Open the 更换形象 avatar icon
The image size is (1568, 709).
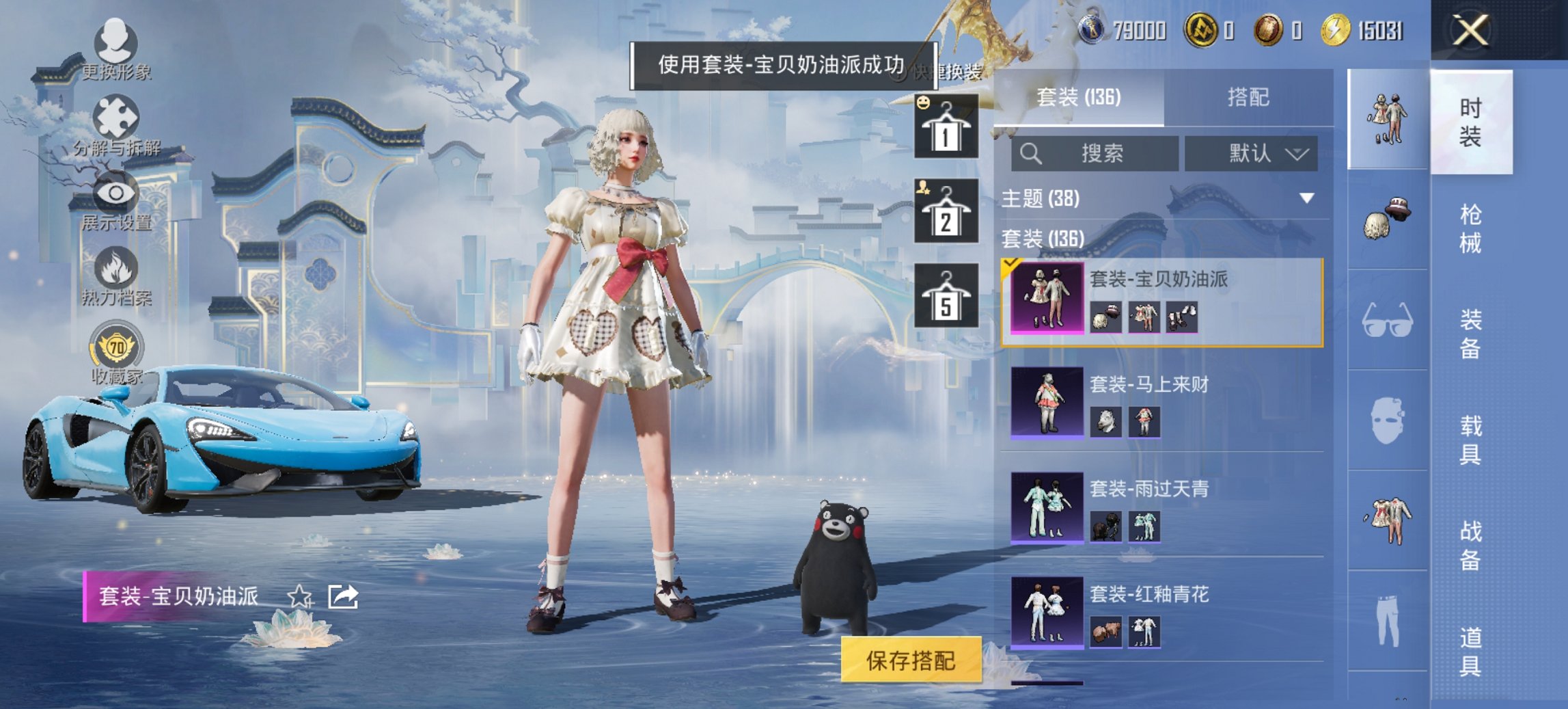[x=116, y=41]
